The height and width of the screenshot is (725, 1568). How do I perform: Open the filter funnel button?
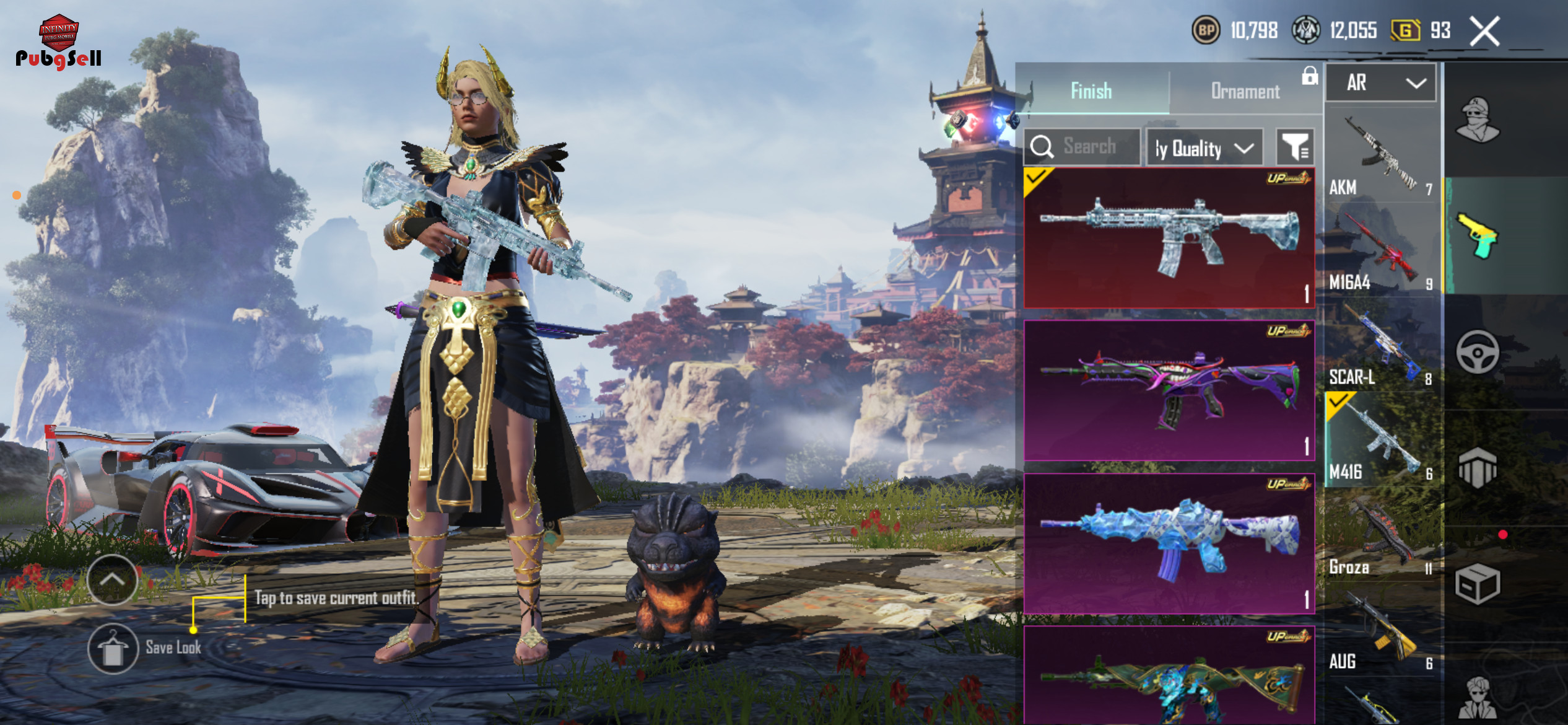pyautogui.click(x=1295, y=147)
